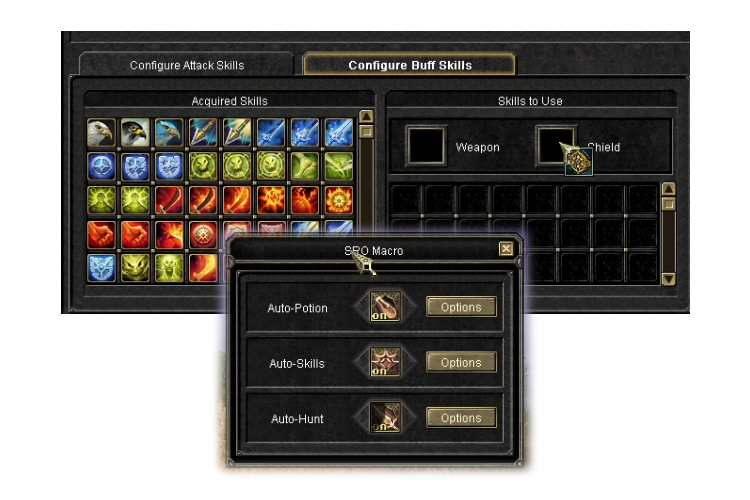Select the Weapon skill slot

click(x=426, y=146)
